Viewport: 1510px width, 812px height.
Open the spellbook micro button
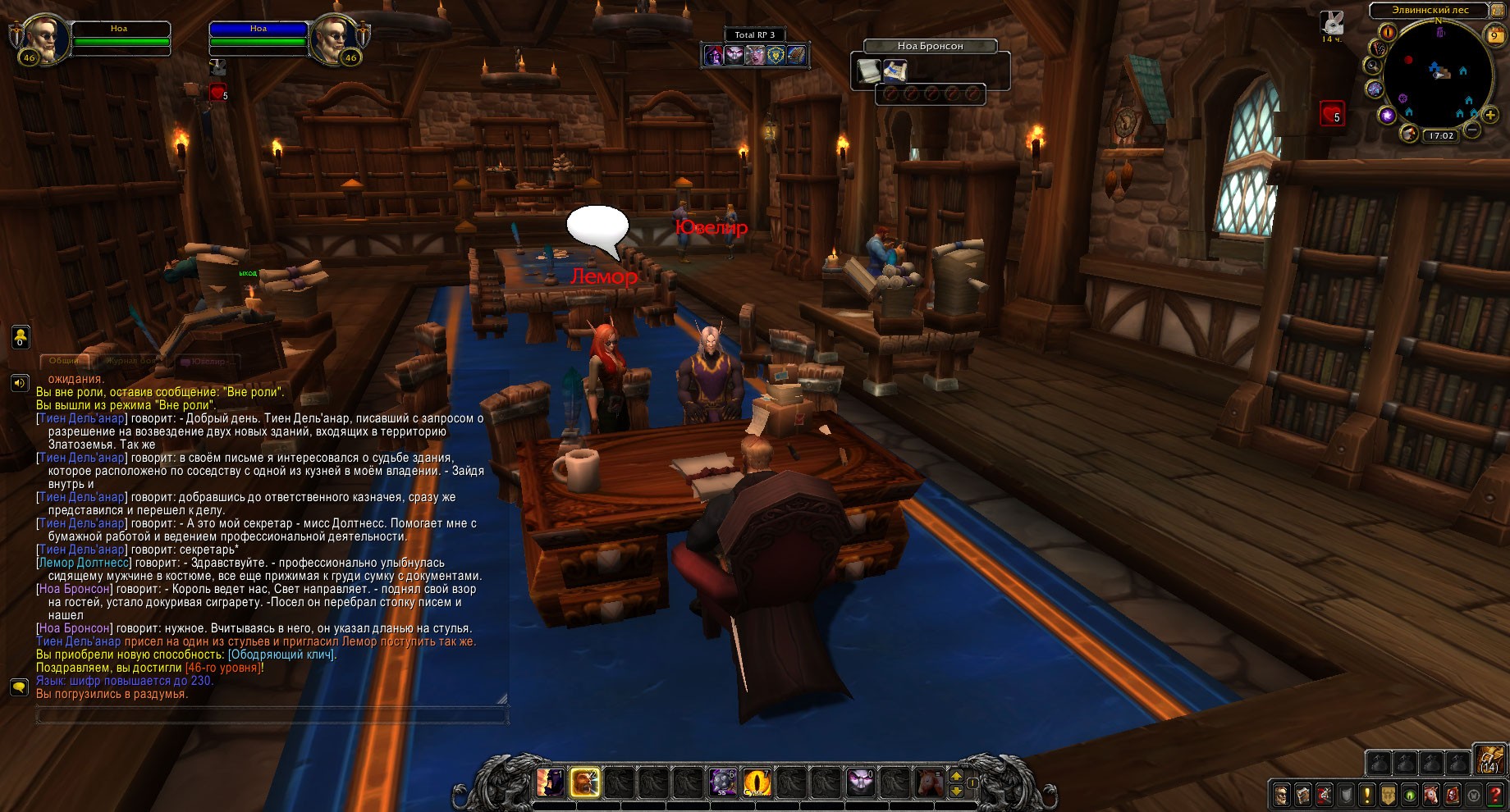point(1302,795)
